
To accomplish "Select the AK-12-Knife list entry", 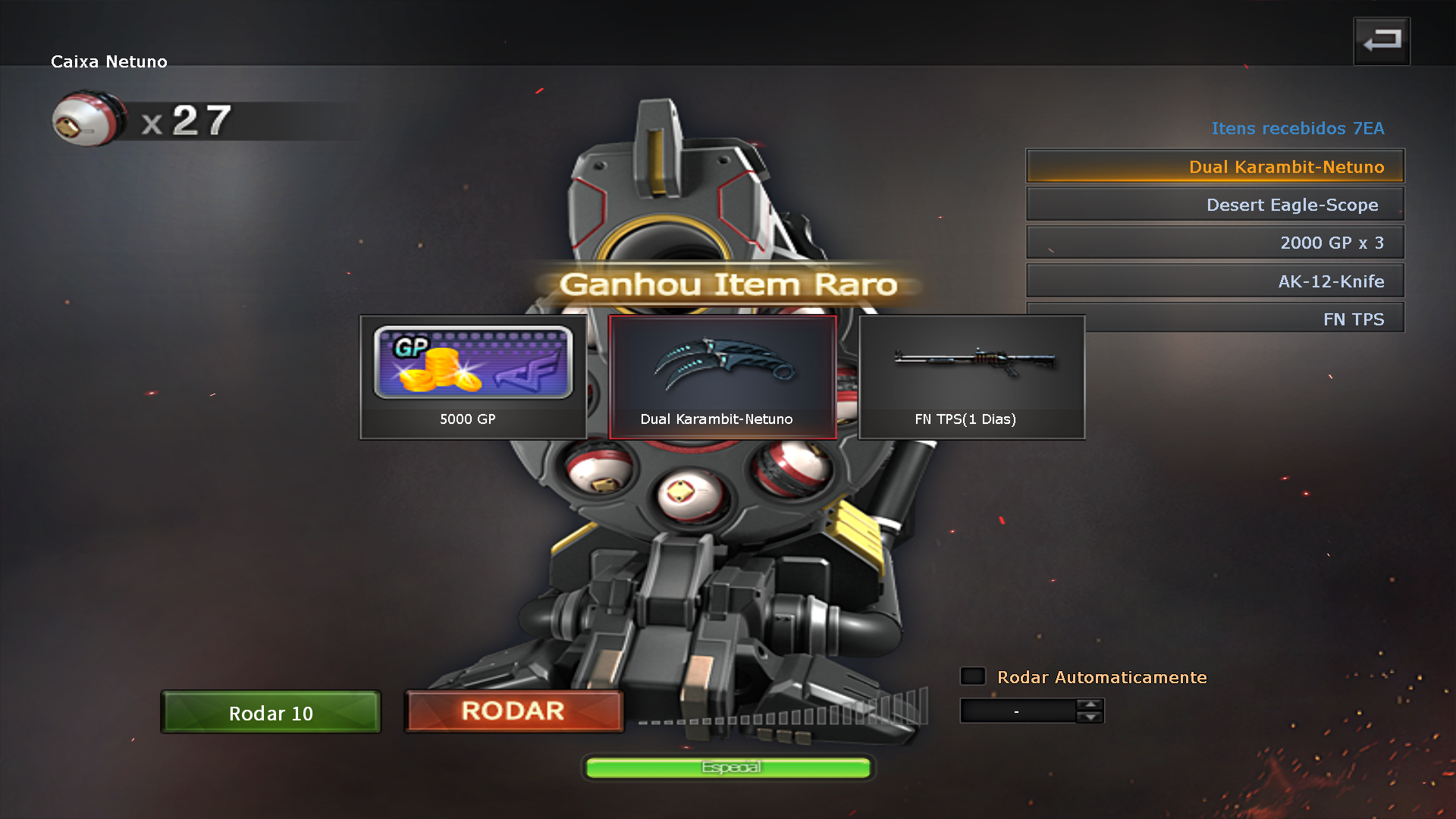I will point(1215,280).
